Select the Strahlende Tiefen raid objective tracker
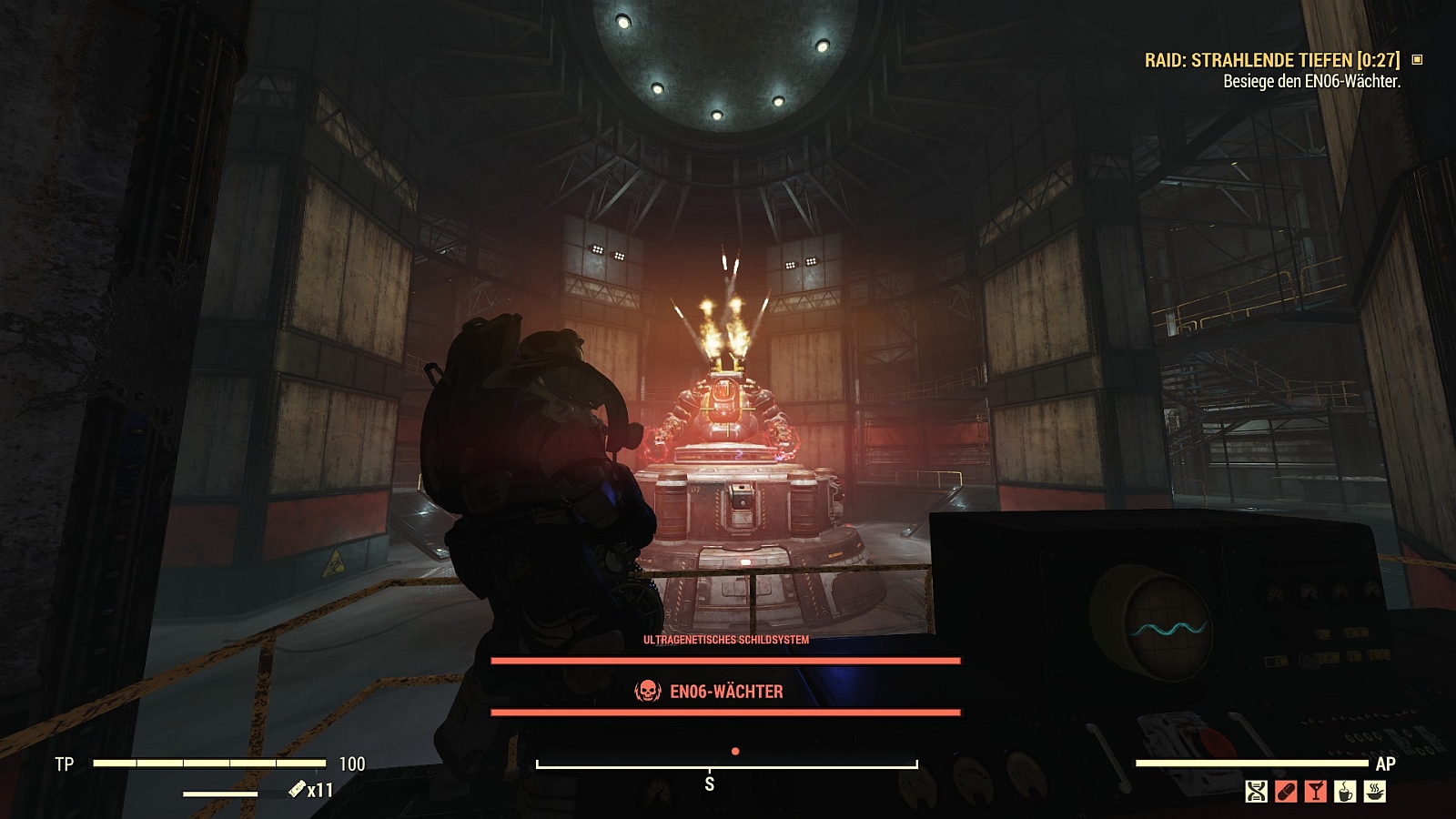Viewport: 1456px width, 819px height. click(x=1271, y=60)
